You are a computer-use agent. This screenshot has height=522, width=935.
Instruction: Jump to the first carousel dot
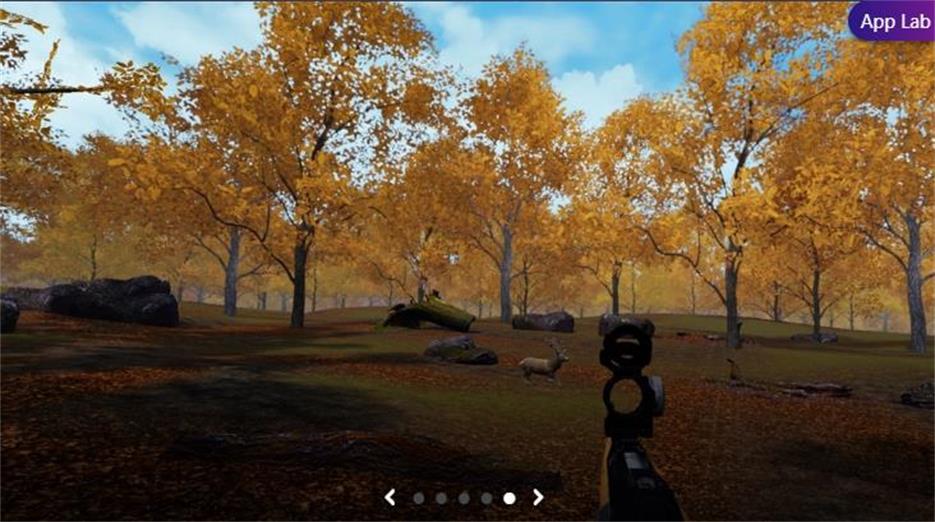(419, 497)
